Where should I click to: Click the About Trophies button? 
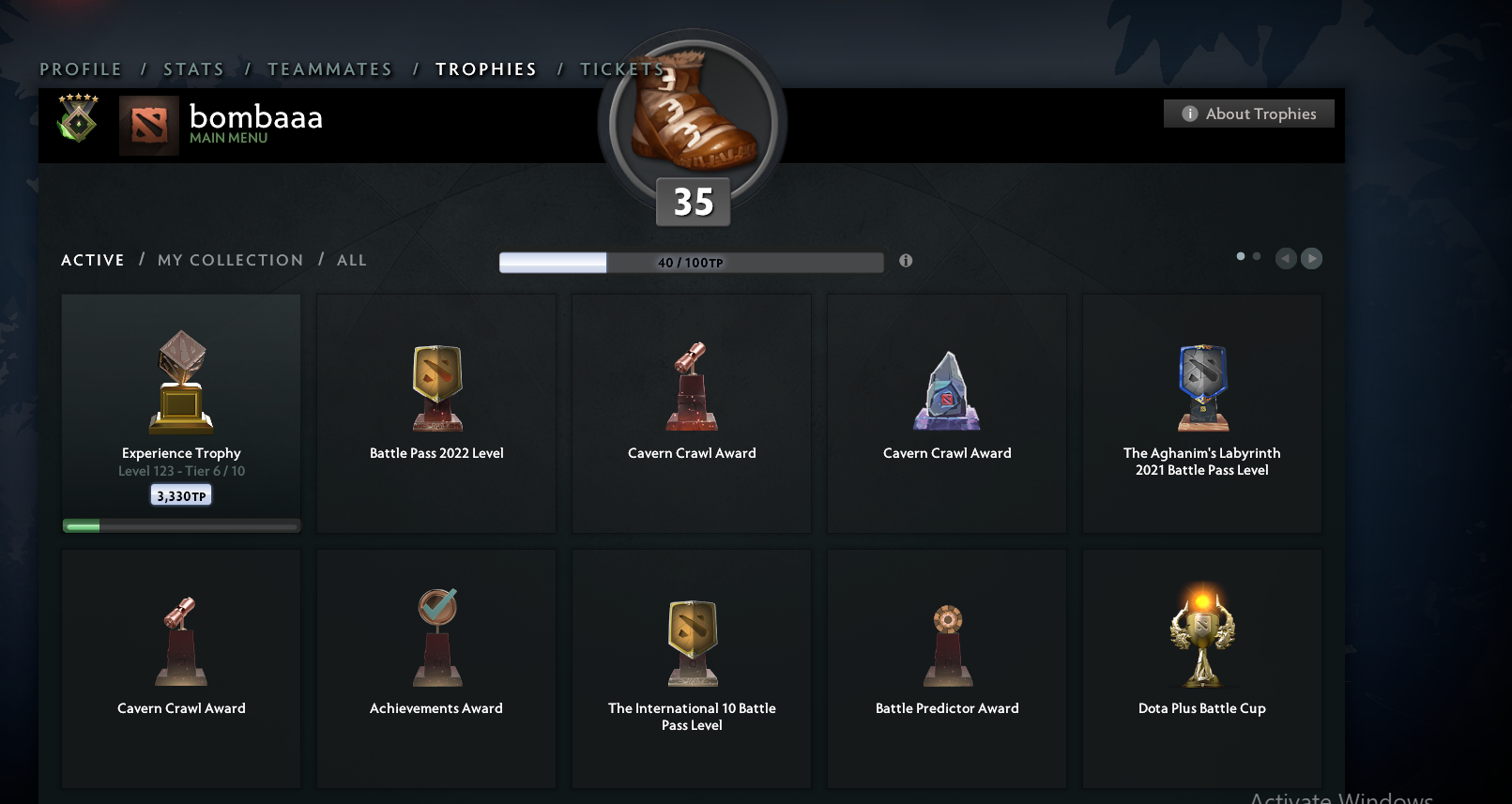pyautogui.click(x=1248, y=113)
